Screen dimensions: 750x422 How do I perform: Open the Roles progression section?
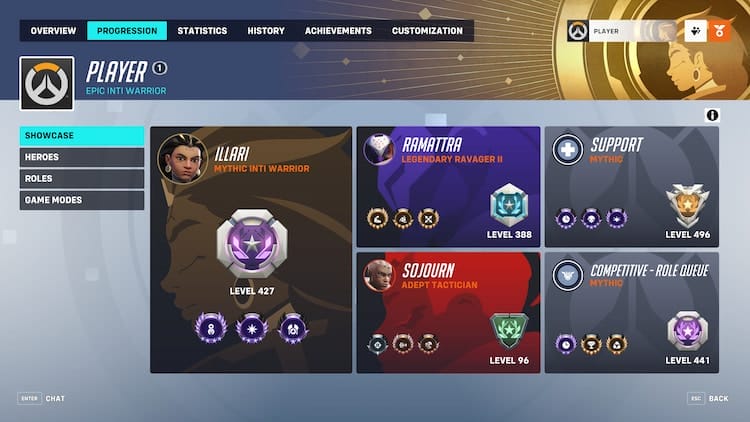82,179
